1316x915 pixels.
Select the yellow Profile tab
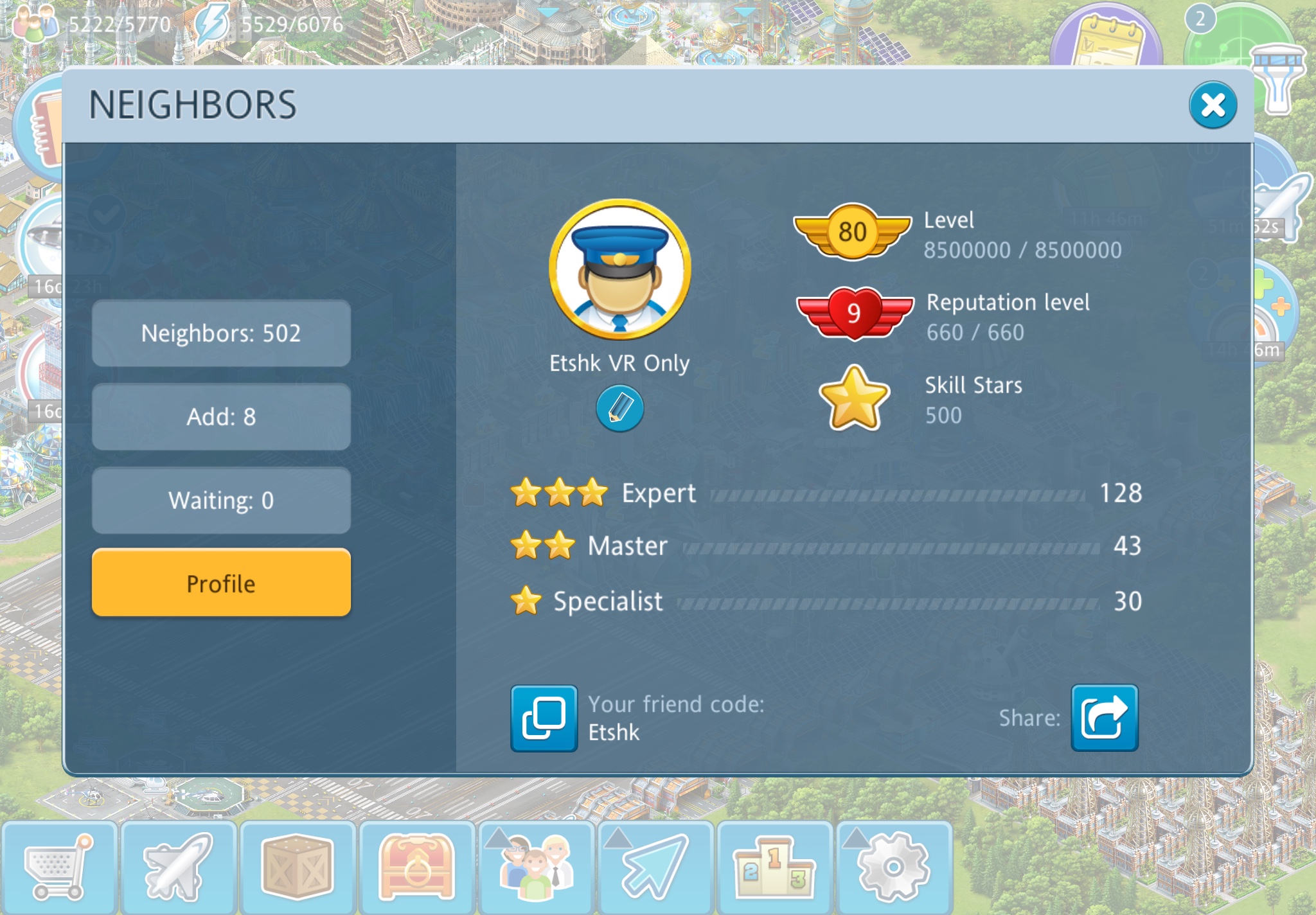221,583
